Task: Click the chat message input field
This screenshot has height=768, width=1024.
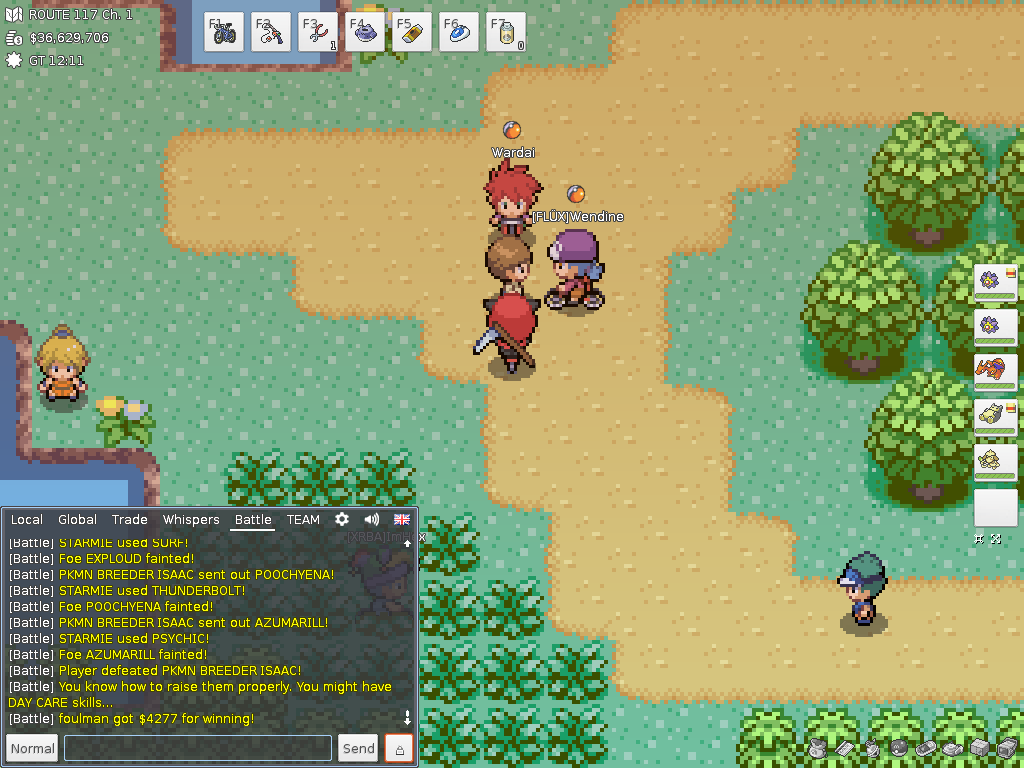Action: coord(198,748)
